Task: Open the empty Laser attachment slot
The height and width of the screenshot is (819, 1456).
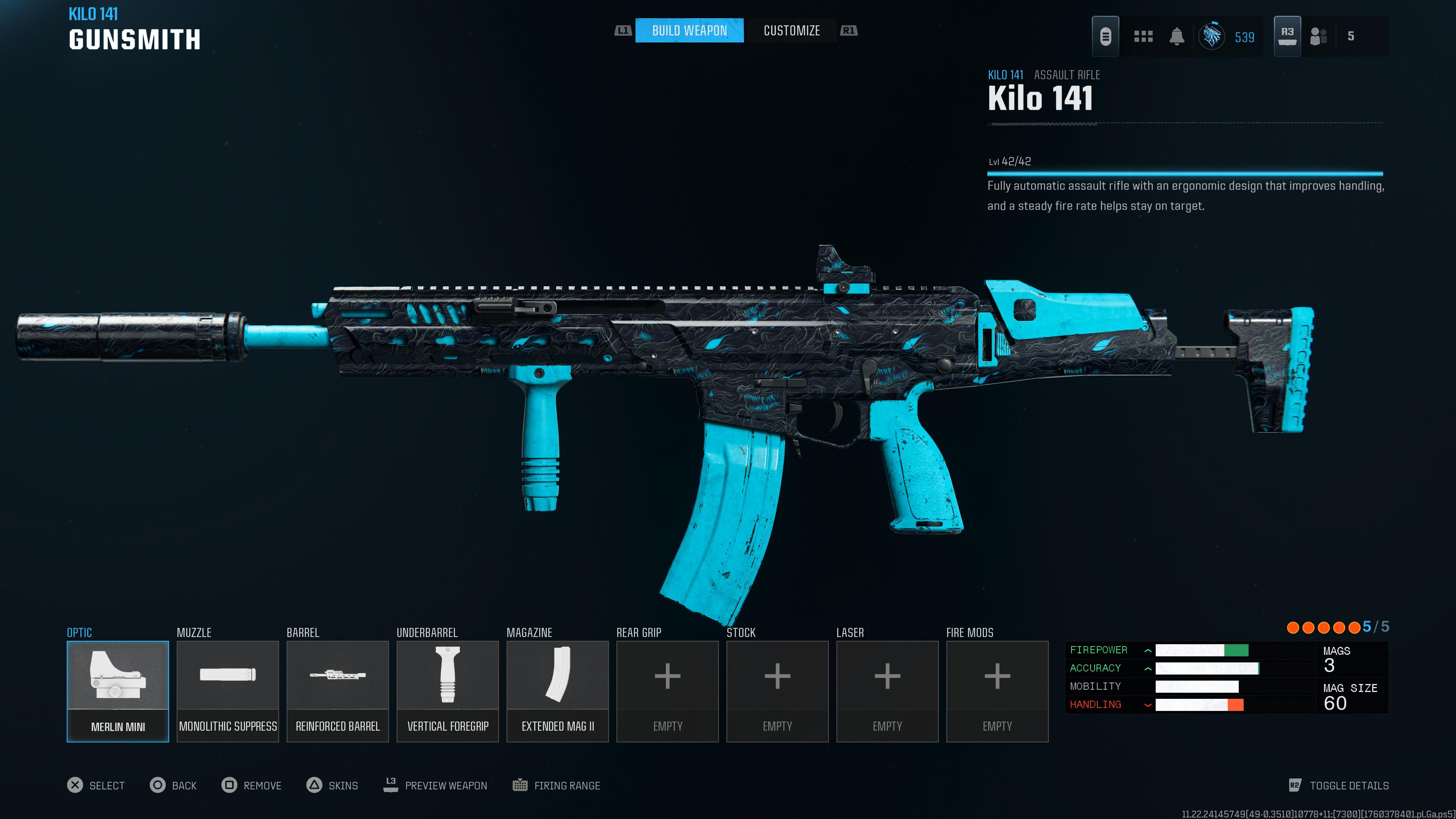Action: pyautogui.click(x=887, y=691)
